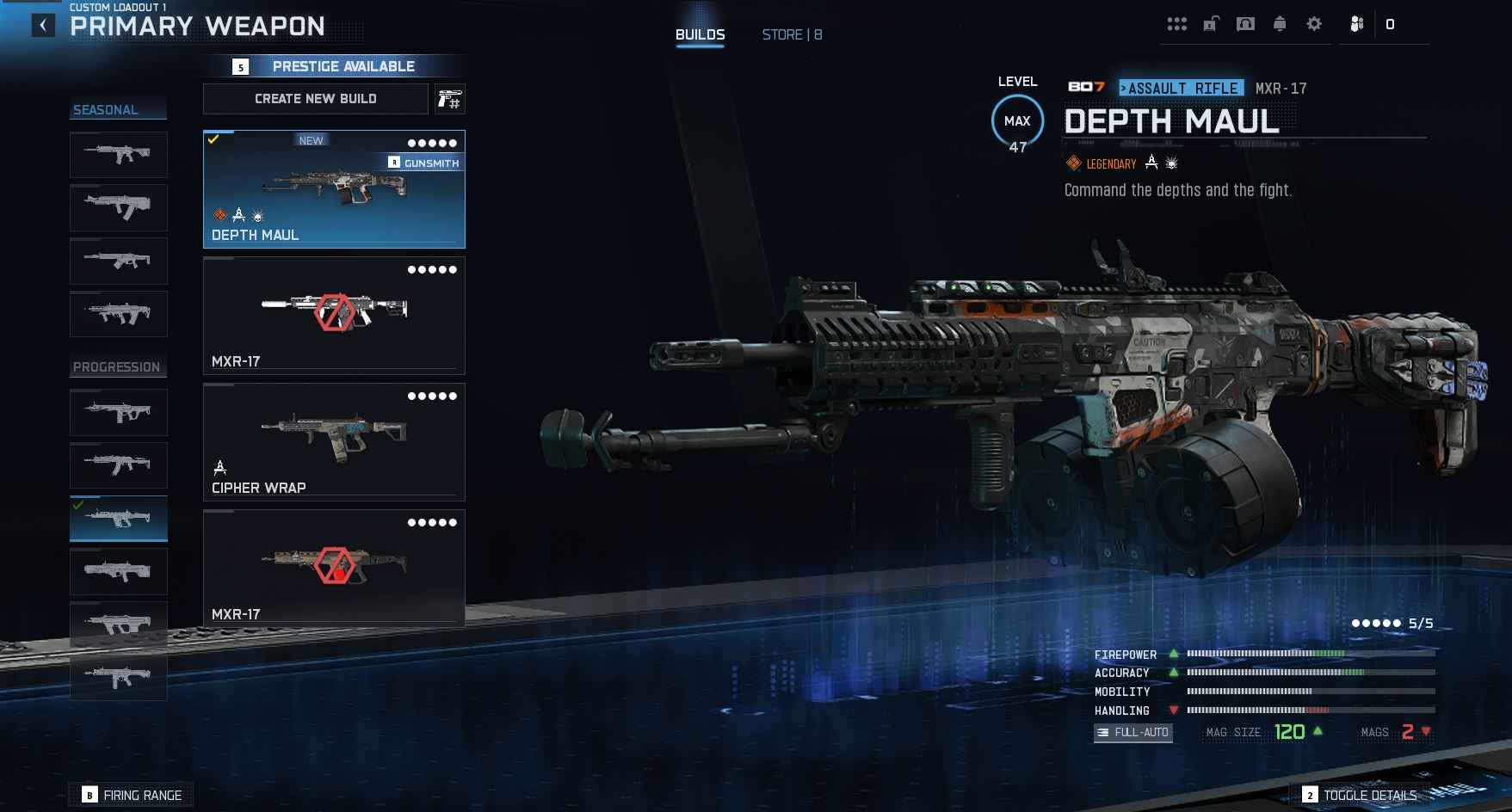Select the Seasonal weapons category
The width and height of the screenshot is (1512, 812).
[106, 110]
